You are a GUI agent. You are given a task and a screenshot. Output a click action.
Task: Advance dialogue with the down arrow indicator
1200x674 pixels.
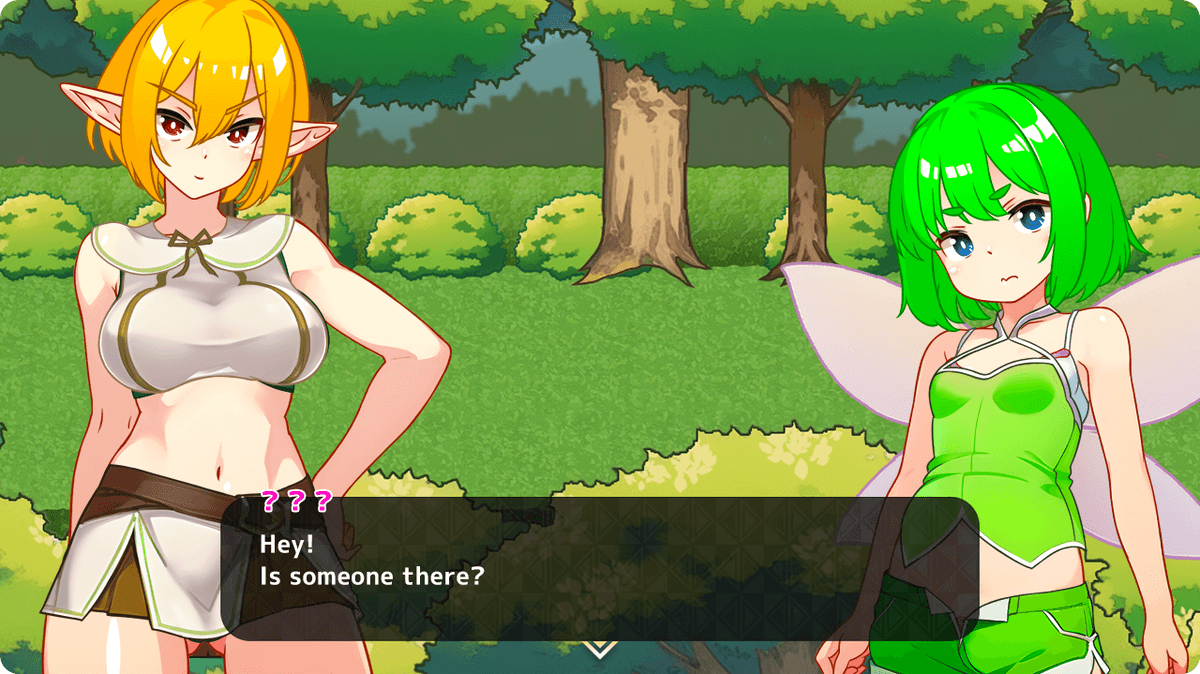click(599, 649)
